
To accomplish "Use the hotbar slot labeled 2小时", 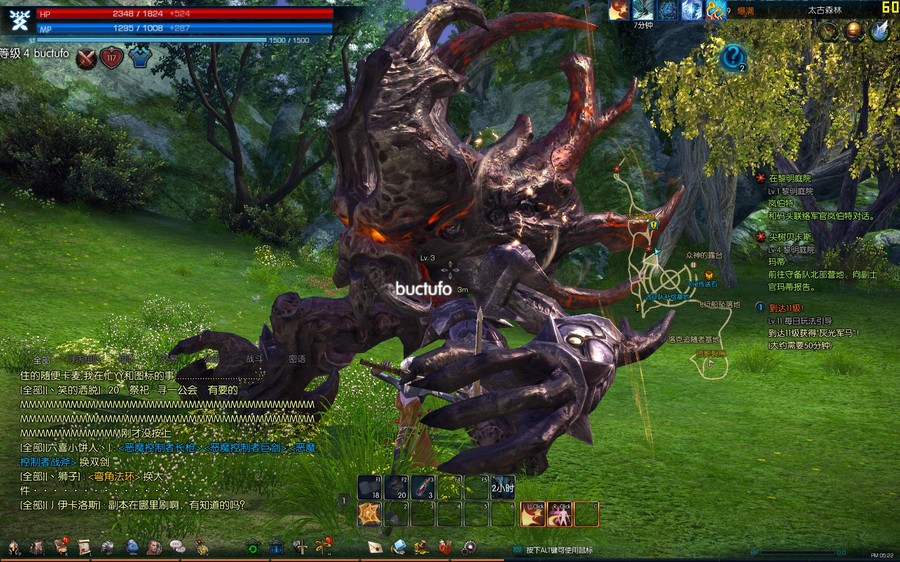I will 503,487.
